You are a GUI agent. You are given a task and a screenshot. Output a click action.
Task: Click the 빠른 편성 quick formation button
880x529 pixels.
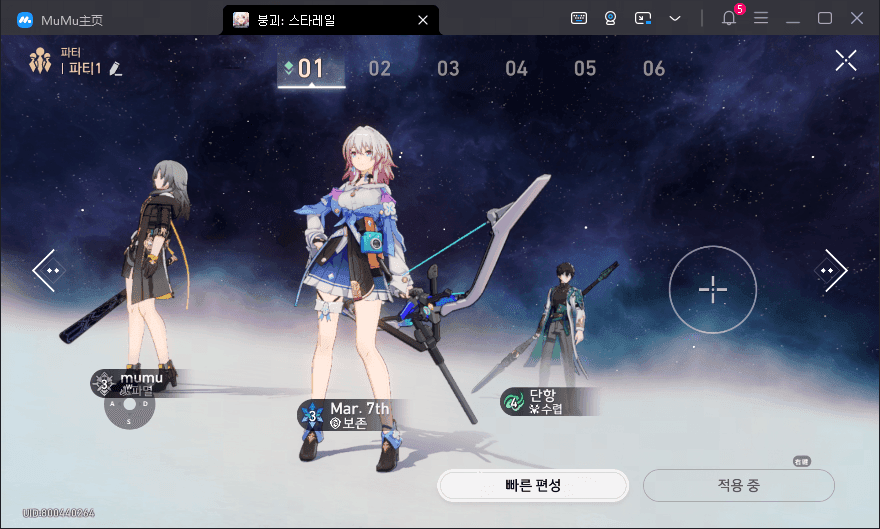[x=532, y=485]
